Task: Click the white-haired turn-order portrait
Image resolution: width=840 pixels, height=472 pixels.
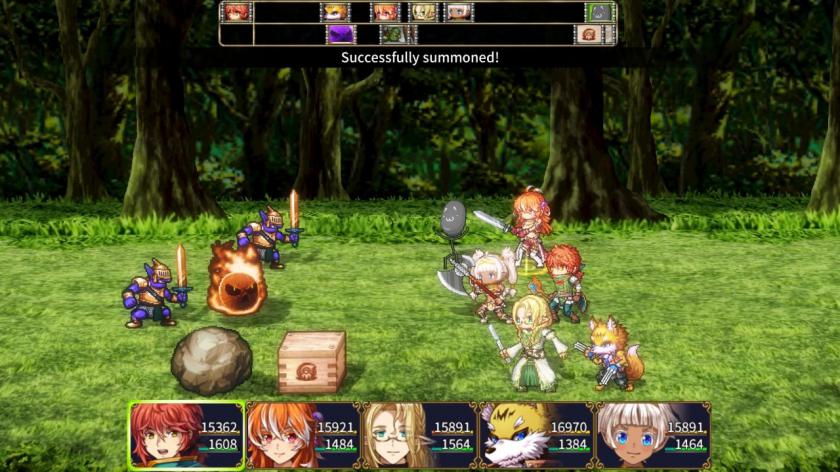Action: tap(458, 12)
